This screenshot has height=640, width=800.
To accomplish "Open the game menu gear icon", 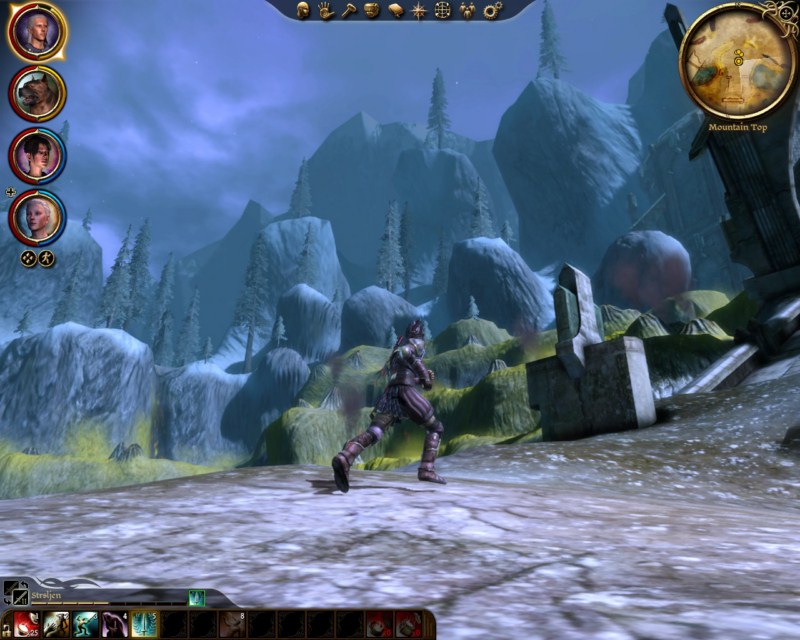I will [491, 10].
